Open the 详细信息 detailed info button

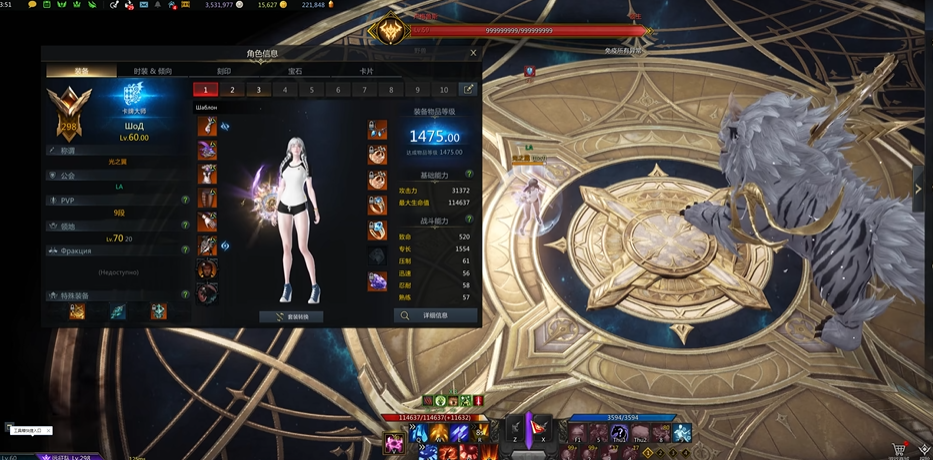[435, 315]
